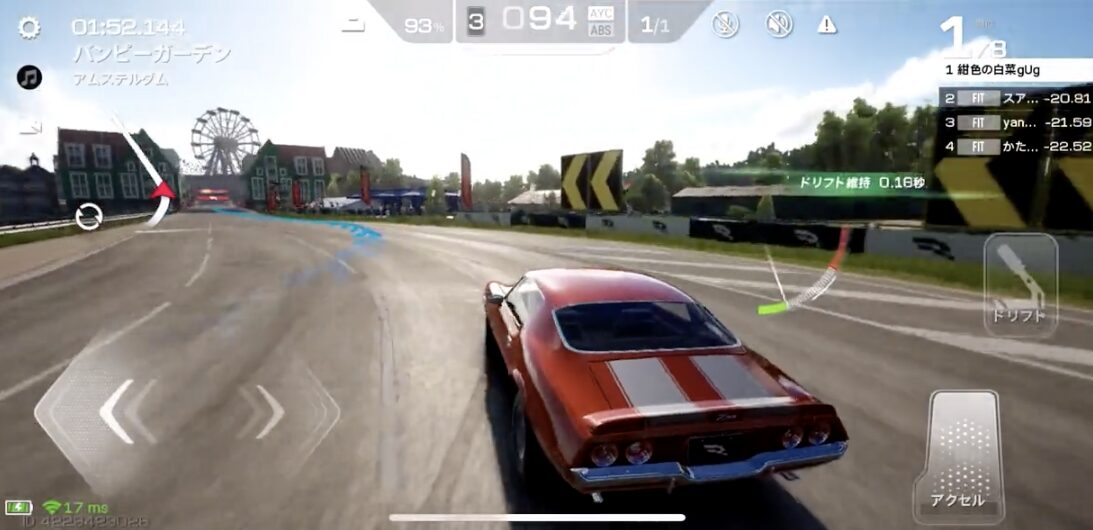This screenshot has height=530, width=1093.
Task: Activate the ドリフト handbrake button
Action: point(1020,283)
